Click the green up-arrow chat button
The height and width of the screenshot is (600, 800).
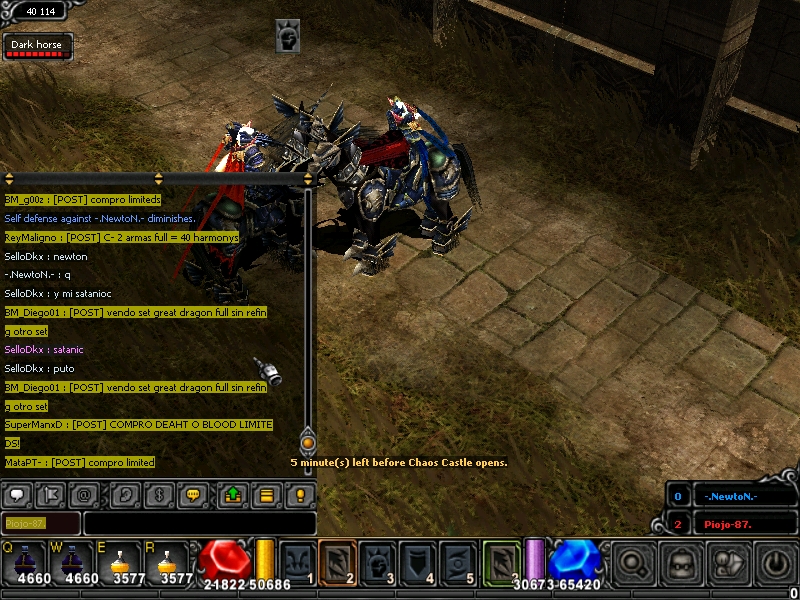232,494
